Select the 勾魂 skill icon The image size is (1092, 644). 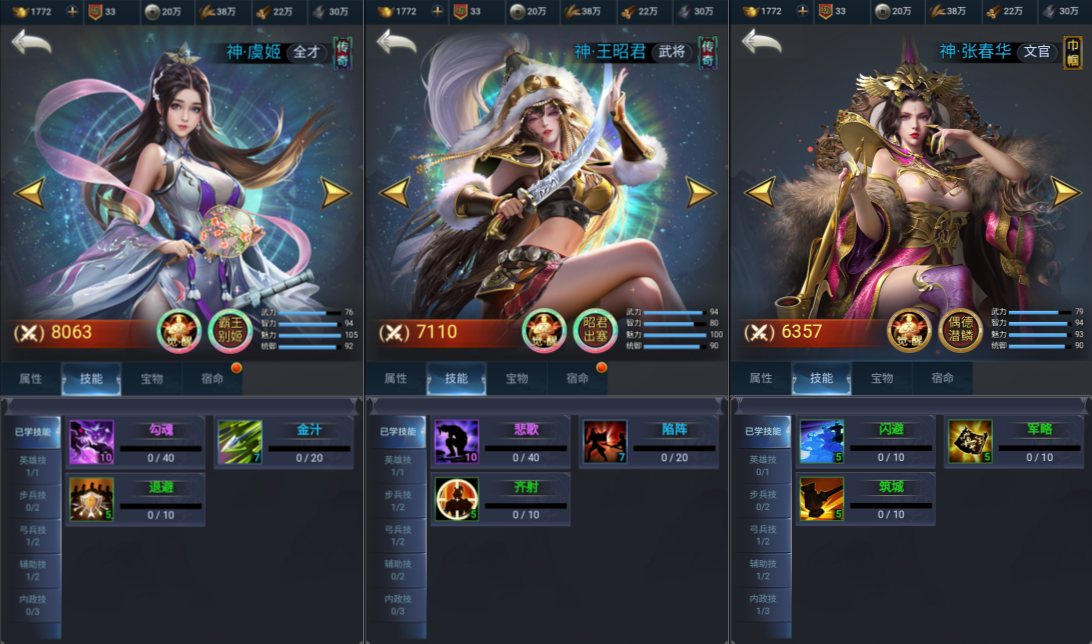pos(91,441)
